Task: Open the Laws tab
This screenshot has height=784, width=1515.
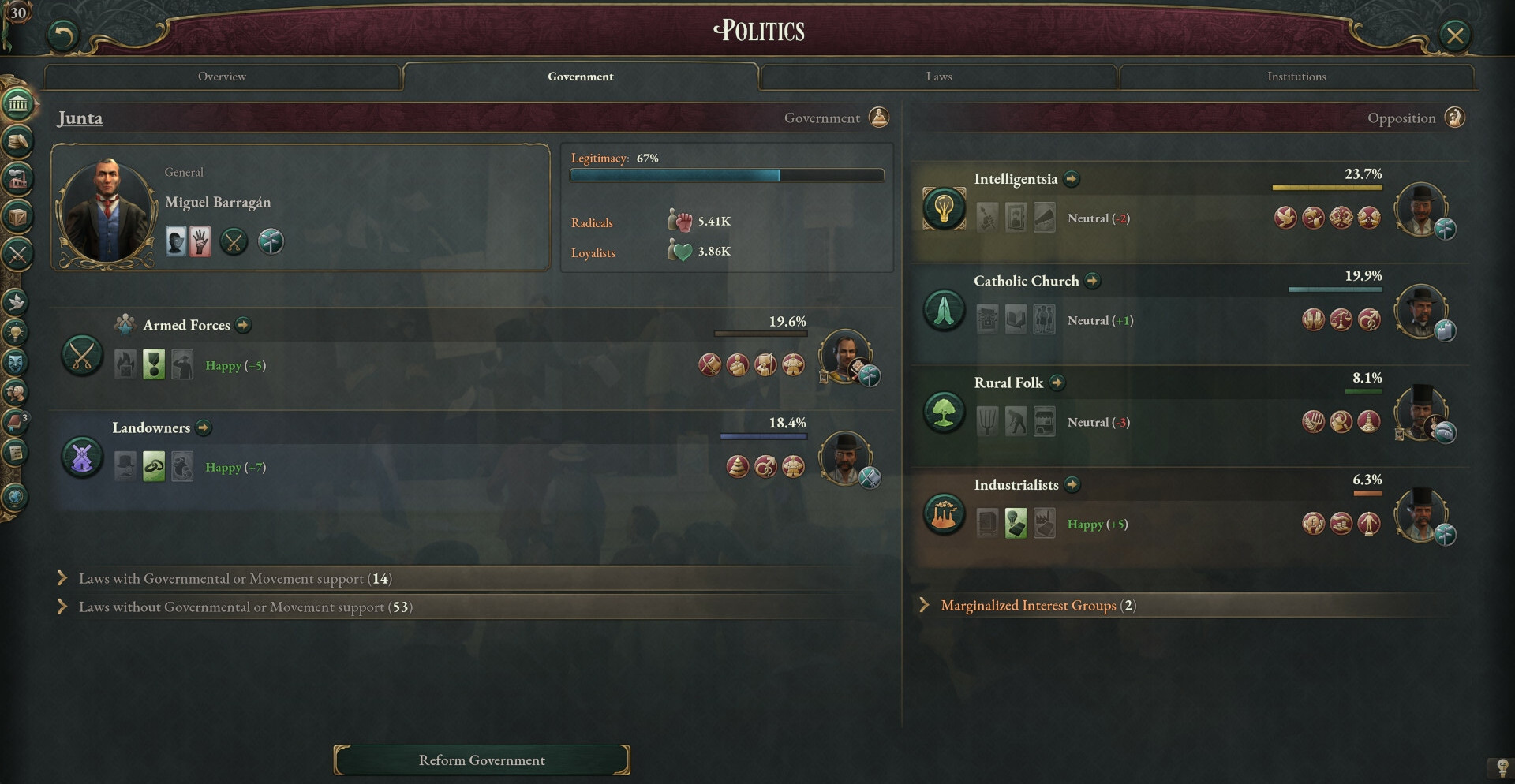Action: tap(938, 77)
